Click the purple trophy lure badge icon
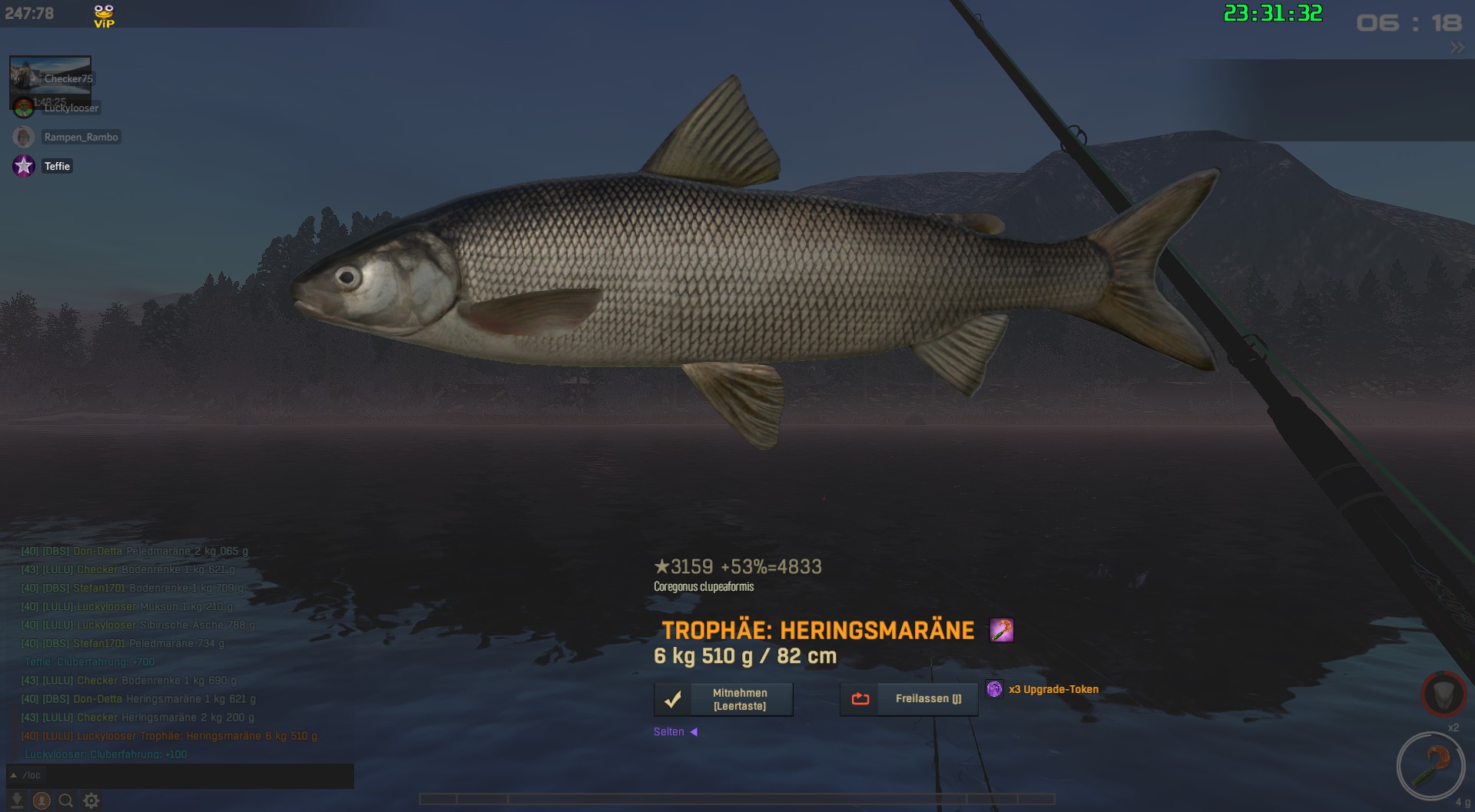 (1001, 630)
